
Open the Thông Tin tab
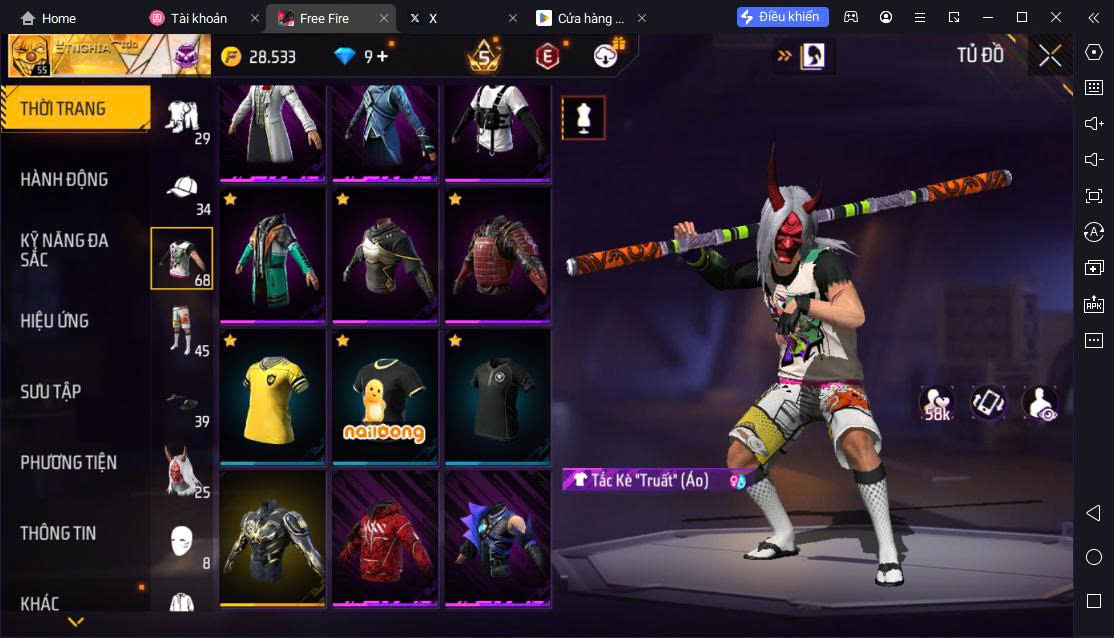(58, 533)
